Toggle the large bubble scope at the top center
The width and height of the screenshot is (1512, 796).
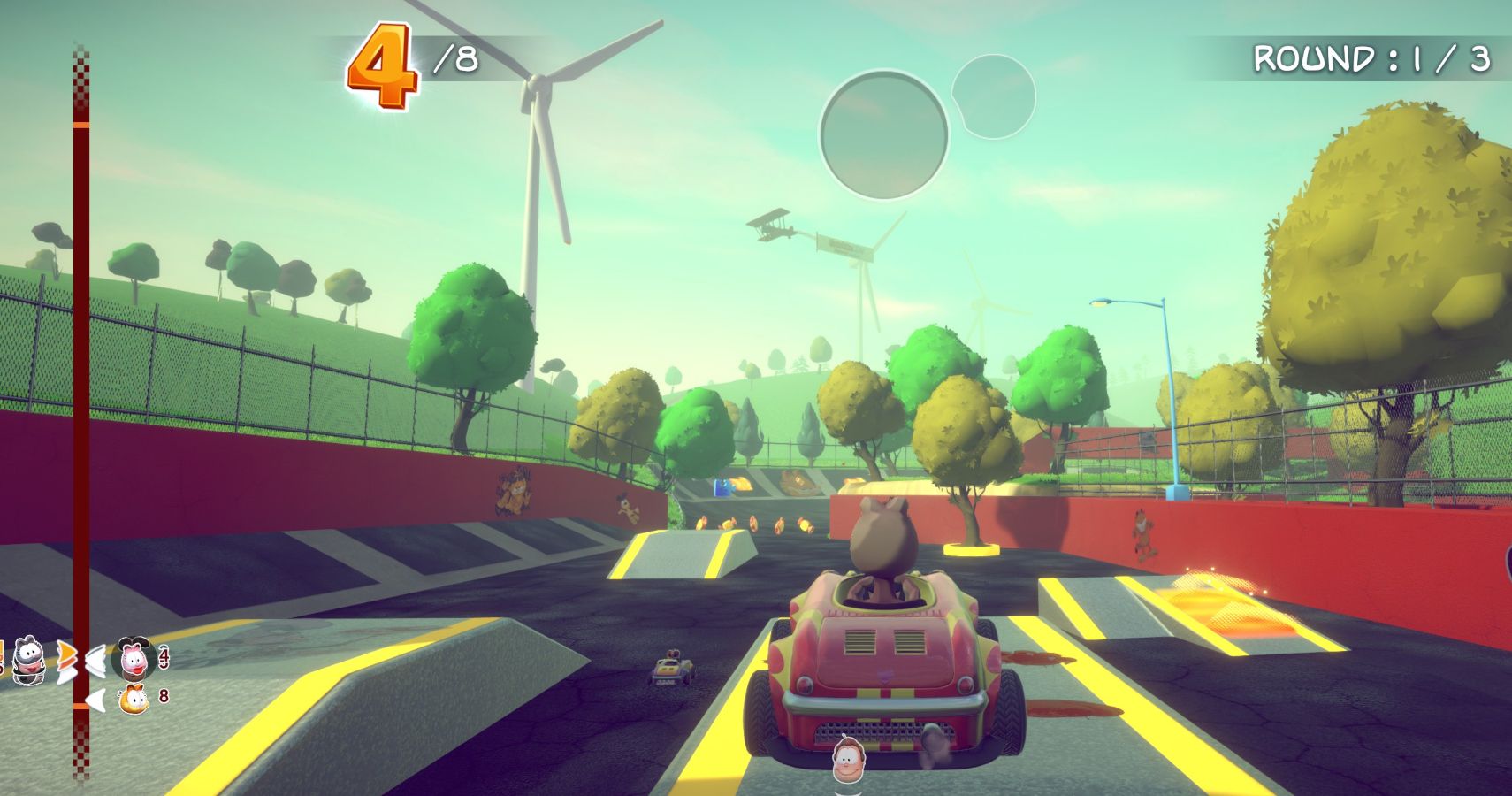click(884, 133)
